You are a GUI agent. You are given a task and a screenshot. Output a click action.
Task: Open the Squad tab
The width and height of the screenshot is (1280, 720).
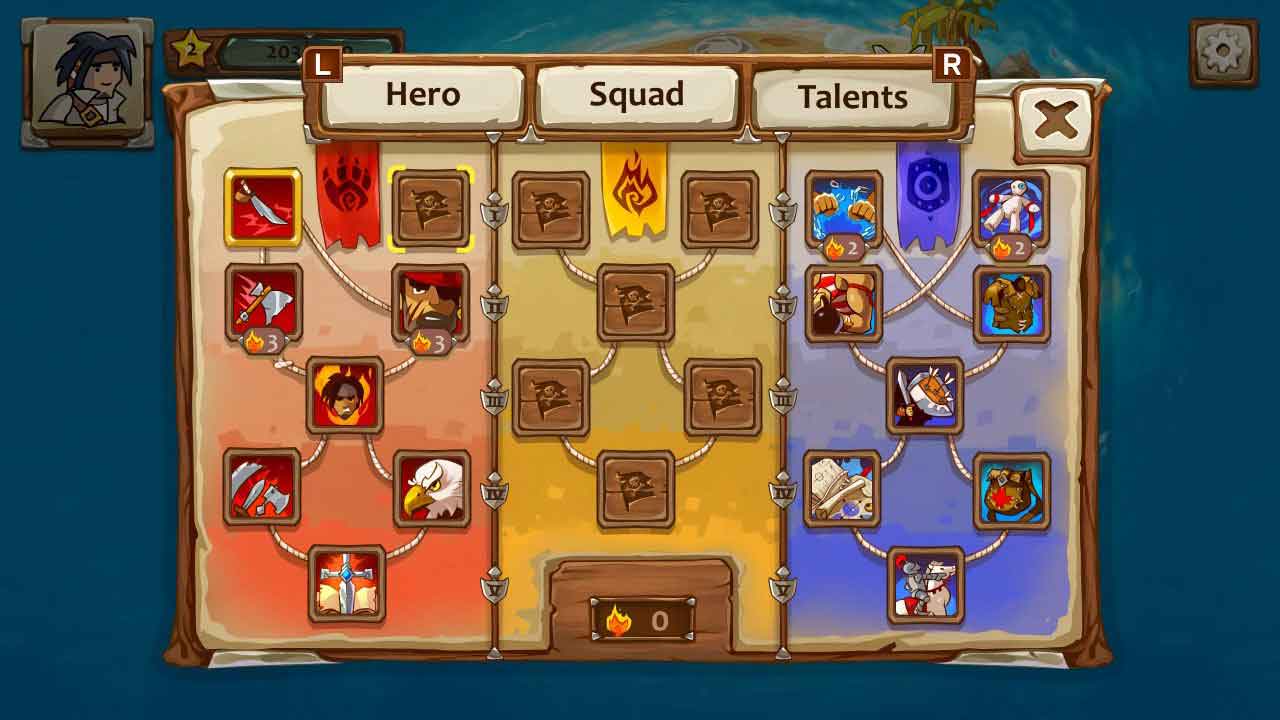pyautogui.click(x=637, y=95)
